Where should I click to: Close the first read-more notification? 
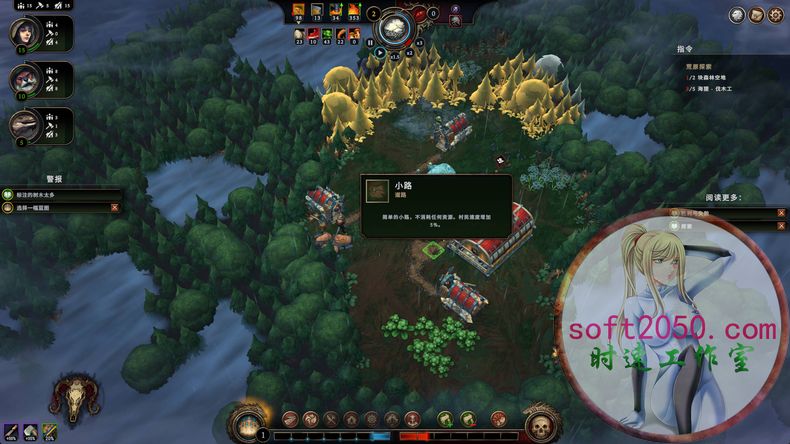coord(781,213)
